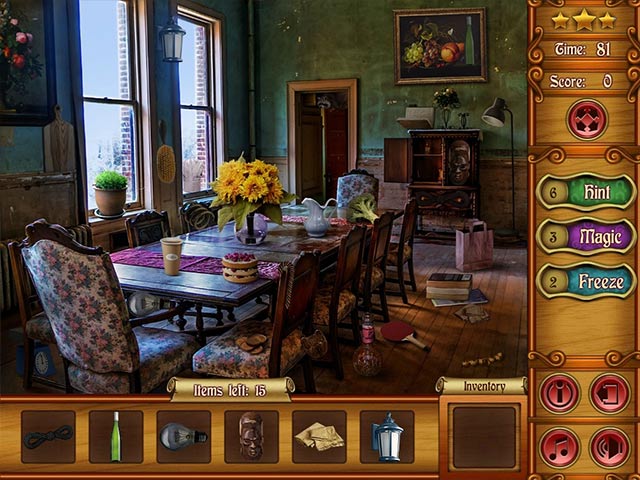Click the red exit door button
Viewport: 640px width, 480px height.
click(609, 393)
